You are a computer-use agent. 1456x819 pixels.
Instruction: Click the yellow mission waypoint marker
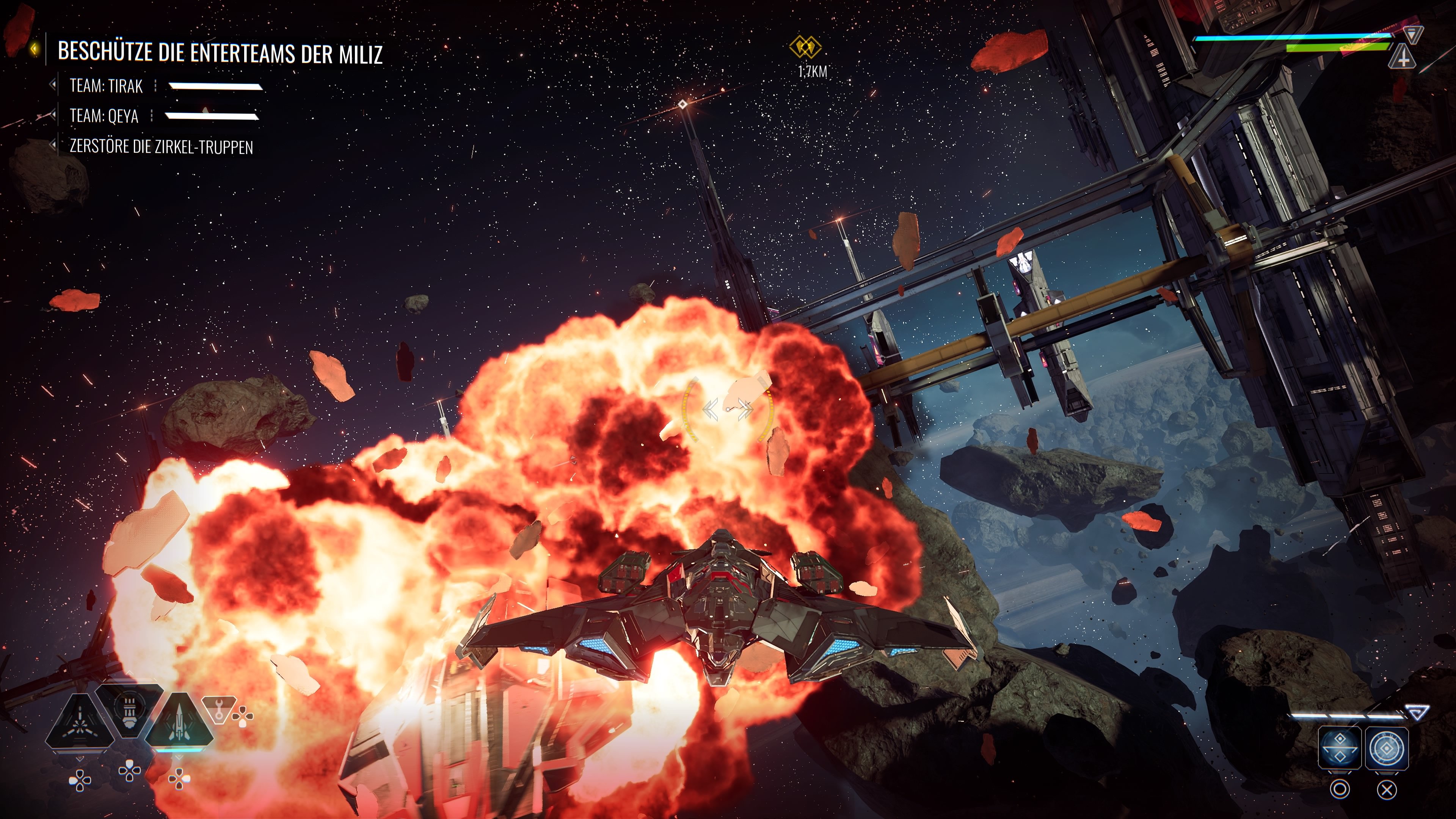805,47
